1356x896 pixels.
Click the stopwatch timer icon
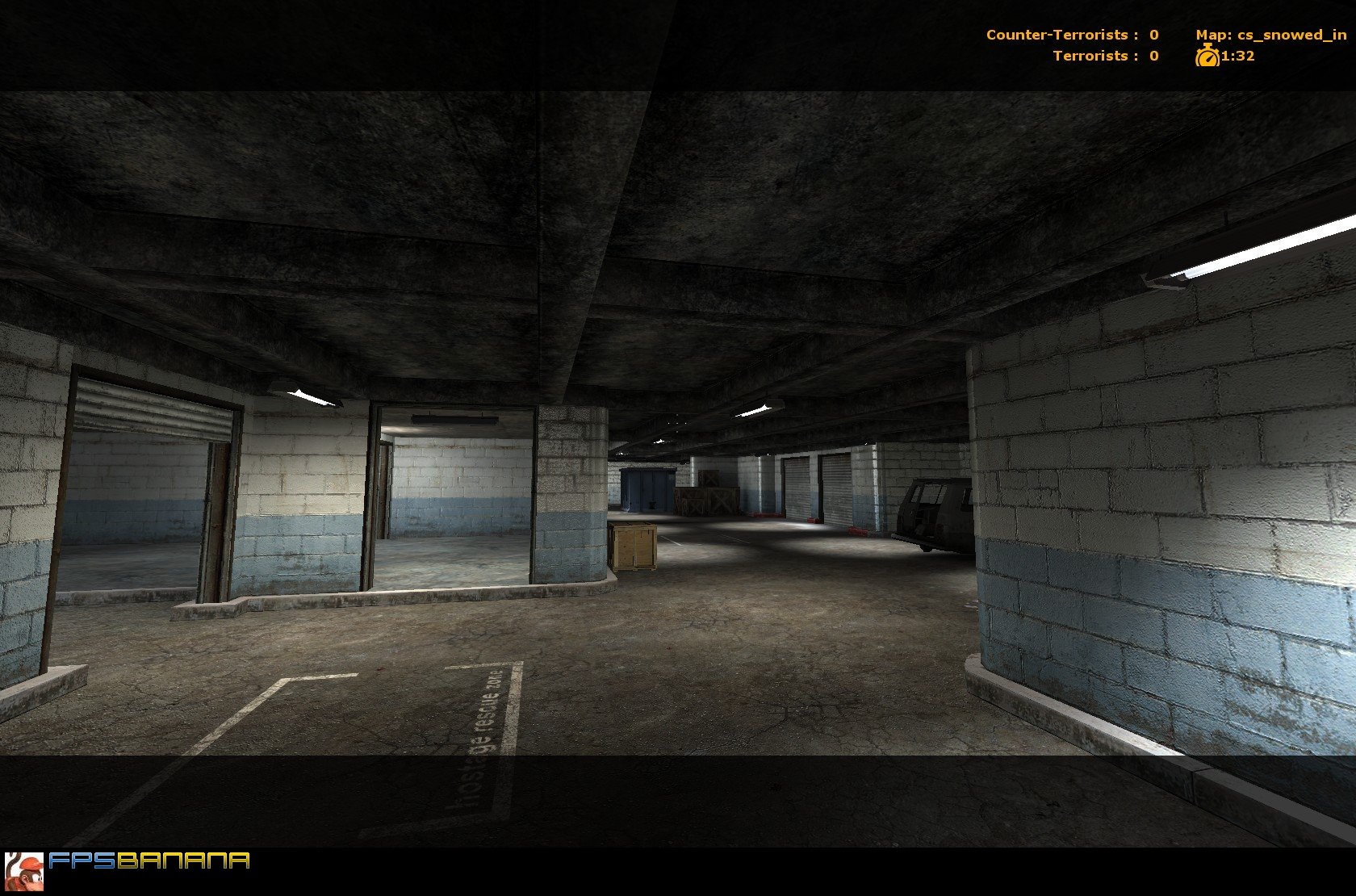(x=1207, y=57)
